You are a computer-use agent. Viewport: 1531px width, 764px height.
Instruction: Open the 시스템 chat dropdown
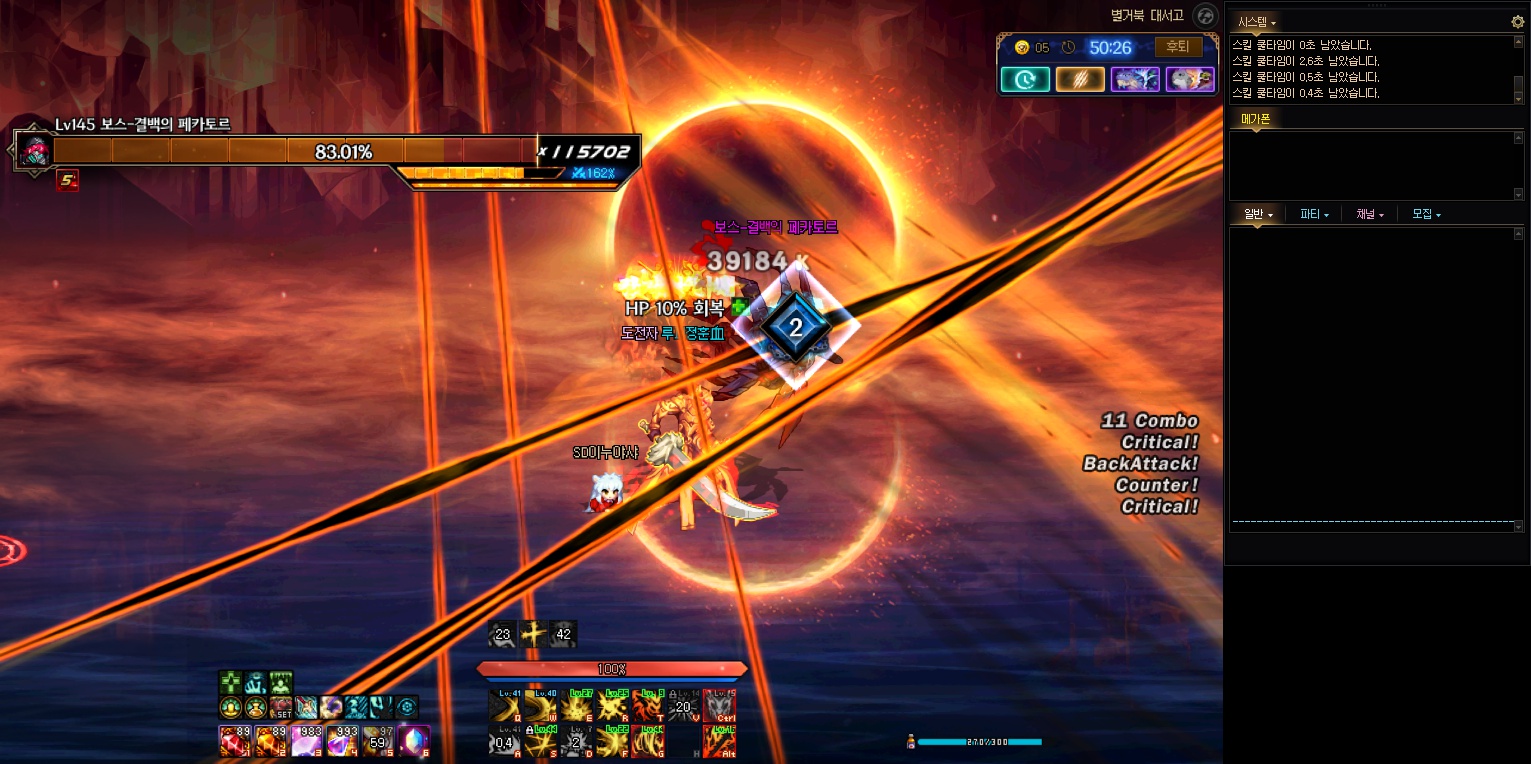coord(1257,21)
